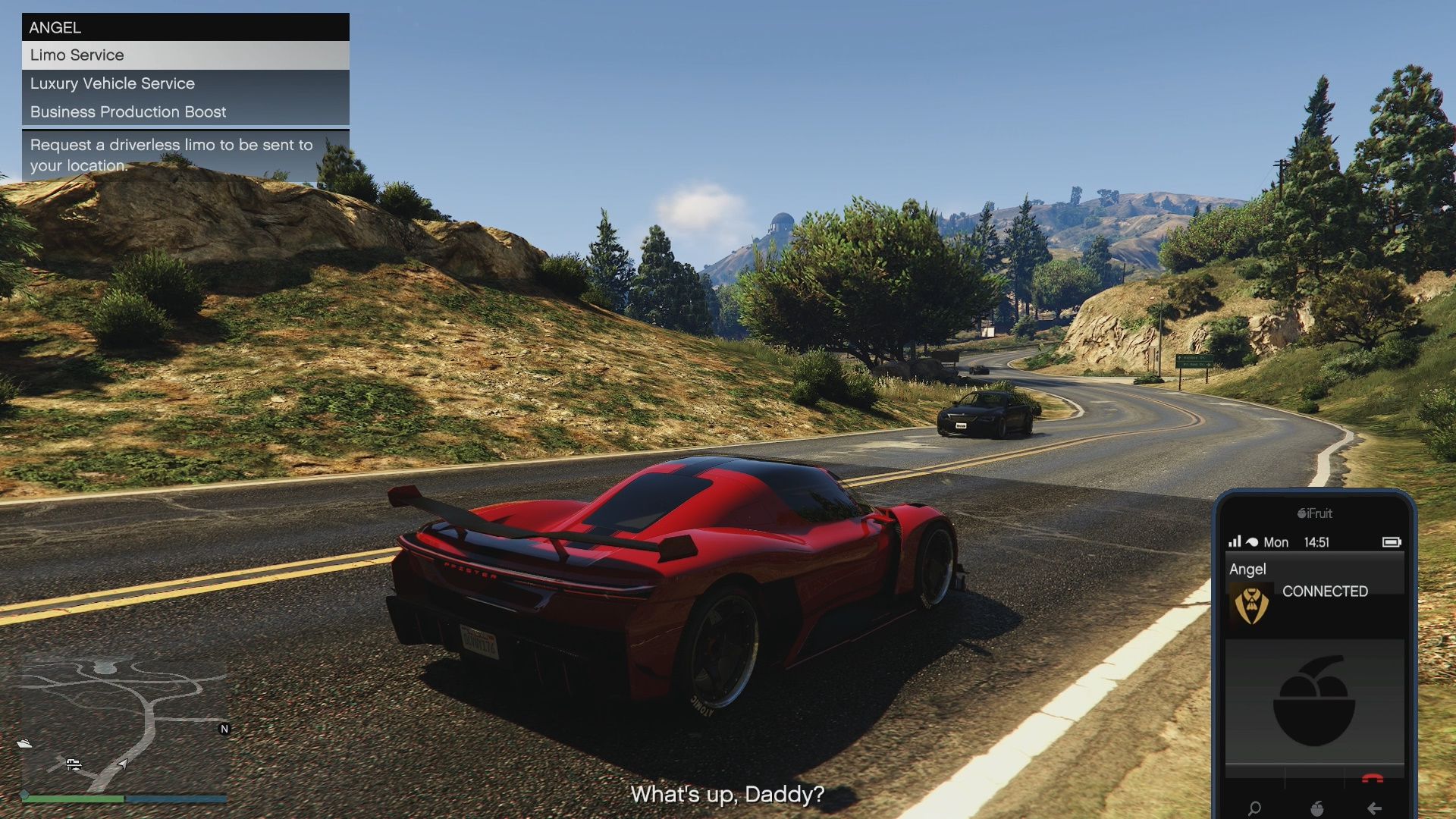Select the Limo Service option
The image size is (1456, 819).
click(185, 55)
